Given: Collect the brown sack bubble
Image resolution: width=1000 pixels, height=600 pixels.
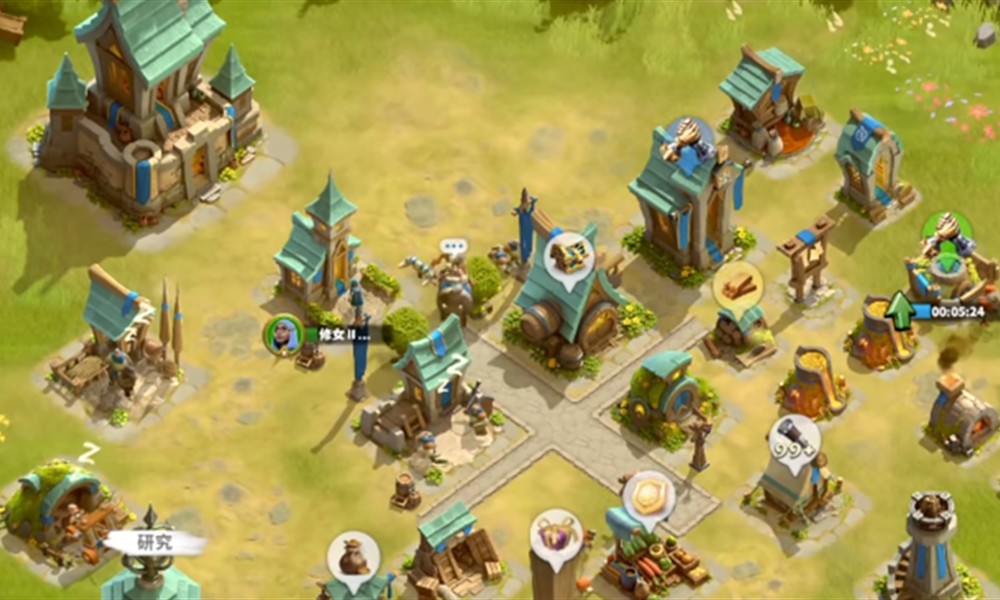Looking at the screenshot, I should tap(353, 555).
